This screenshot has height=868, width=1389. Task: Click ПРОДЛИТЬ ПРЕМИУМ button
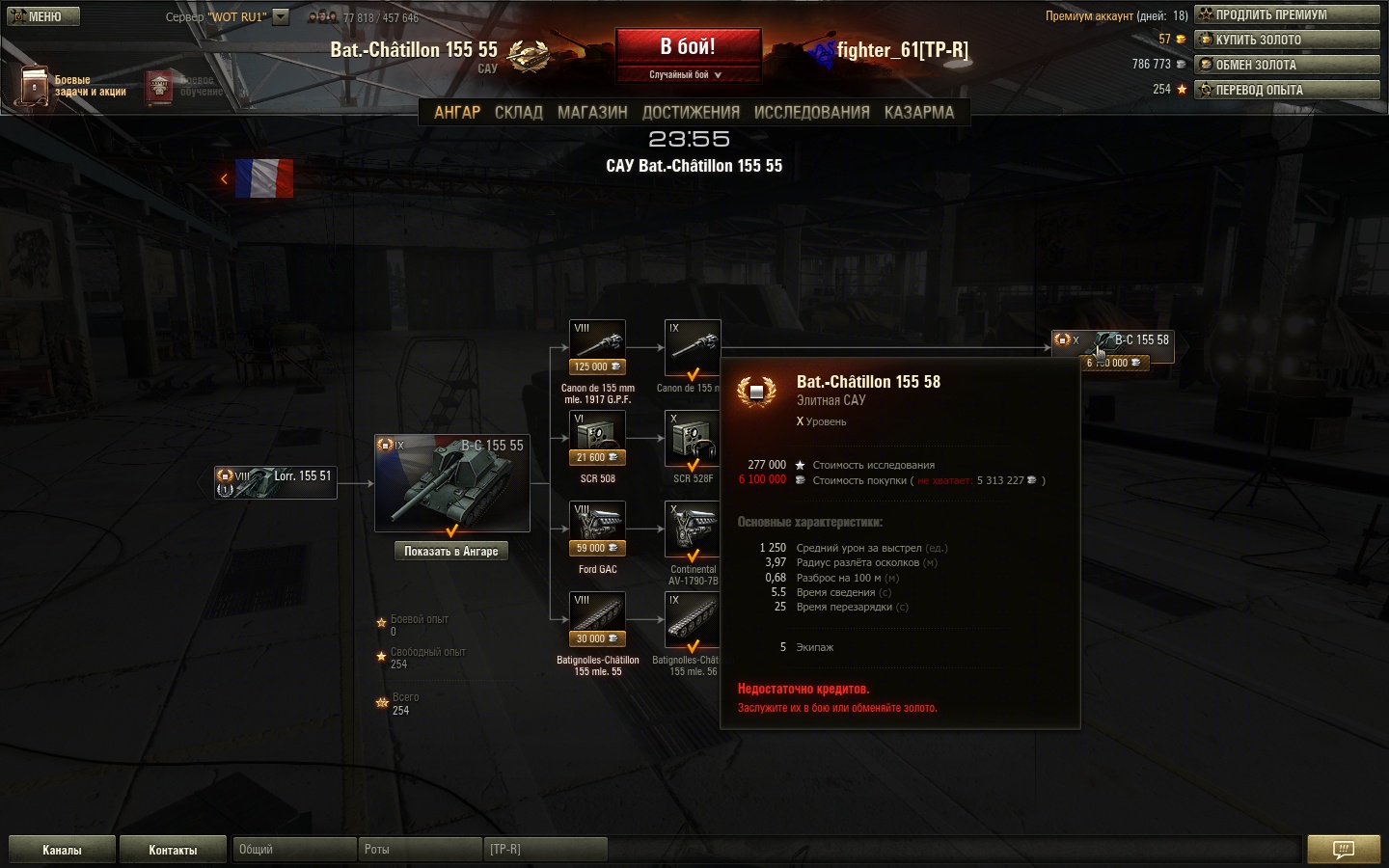[1288, 14]
